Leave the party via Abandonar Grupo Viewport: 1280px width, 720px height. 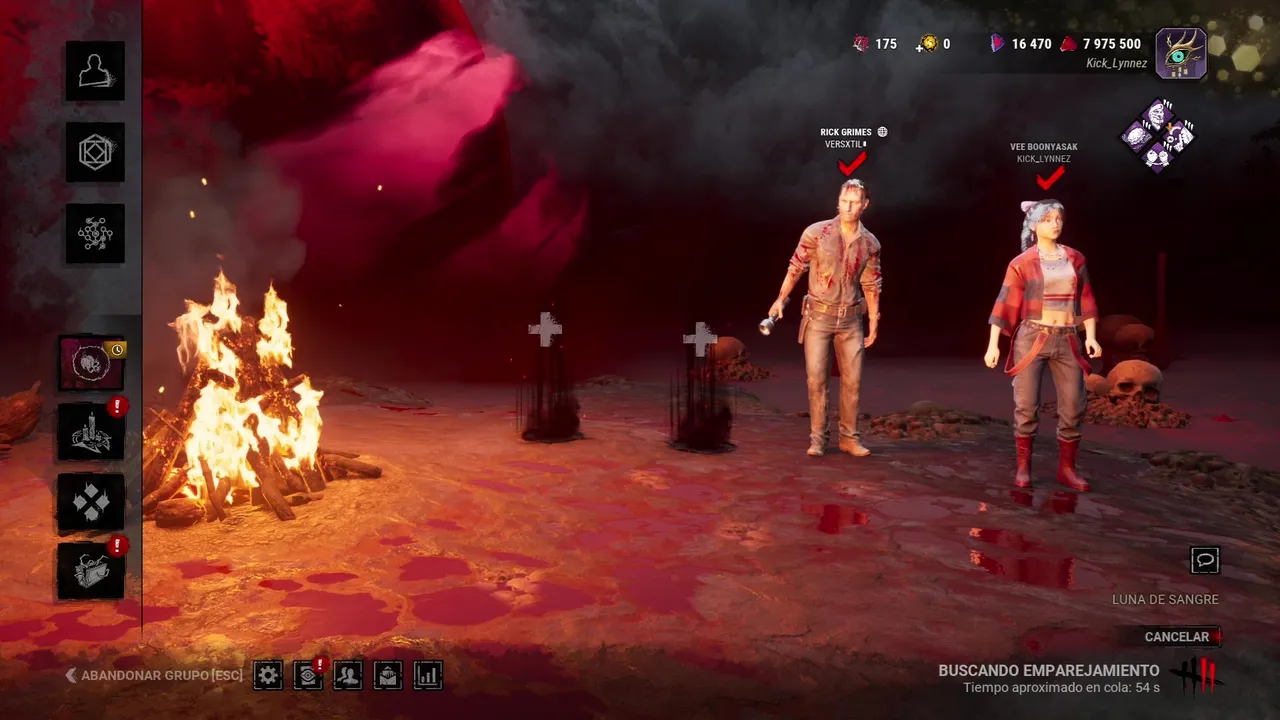click(155, 675)
